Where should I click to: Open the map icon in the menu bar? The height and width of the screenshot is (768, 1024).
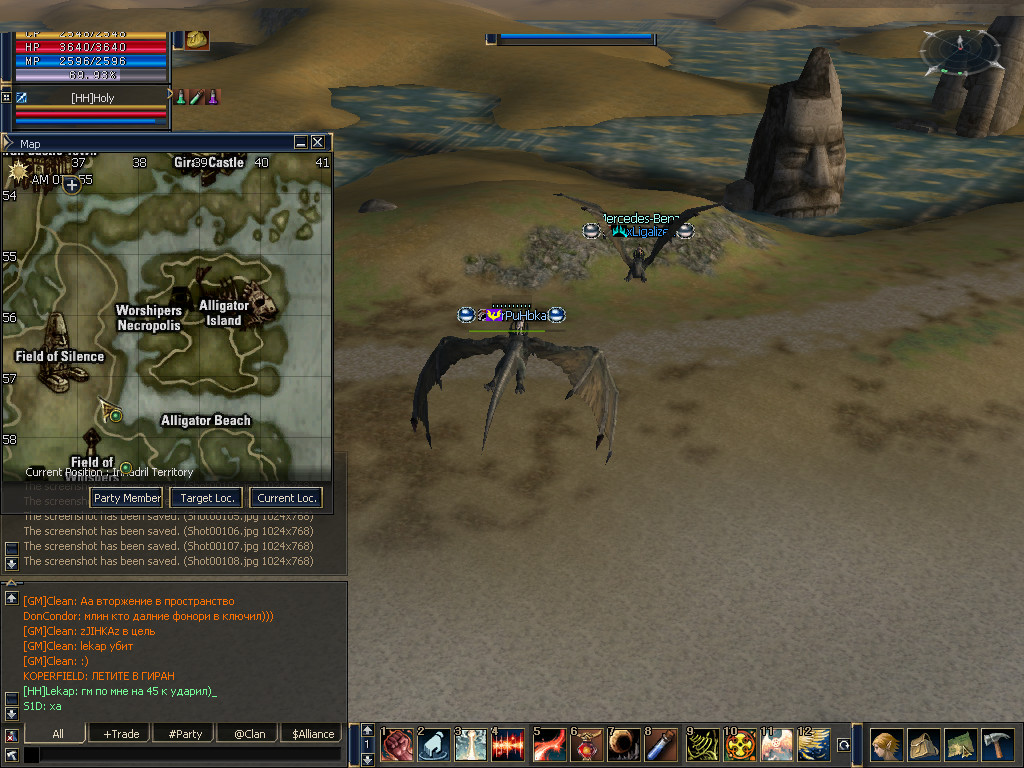click(x=960, y=745)
